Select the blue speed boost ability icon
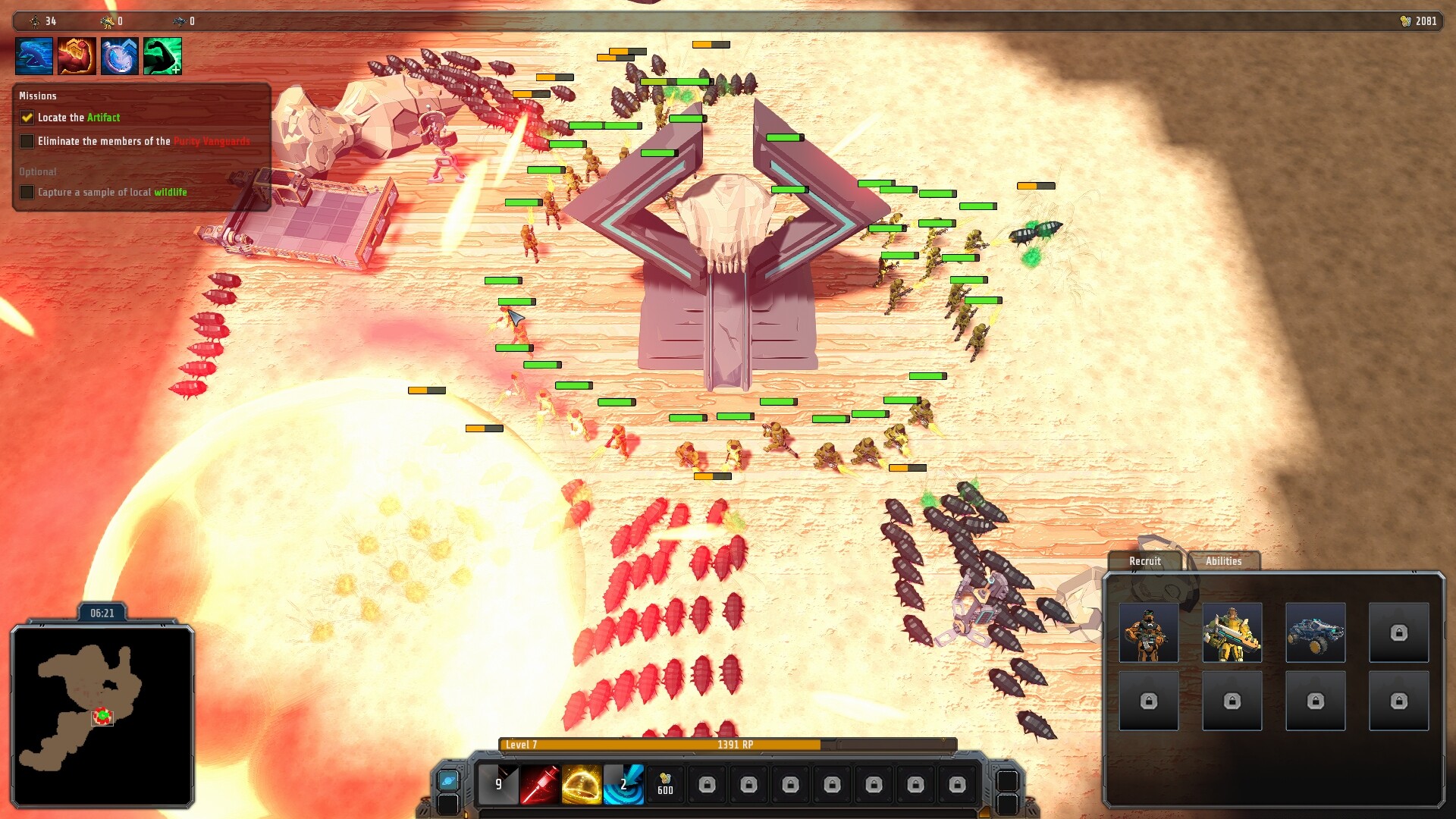 coord(33,56)
